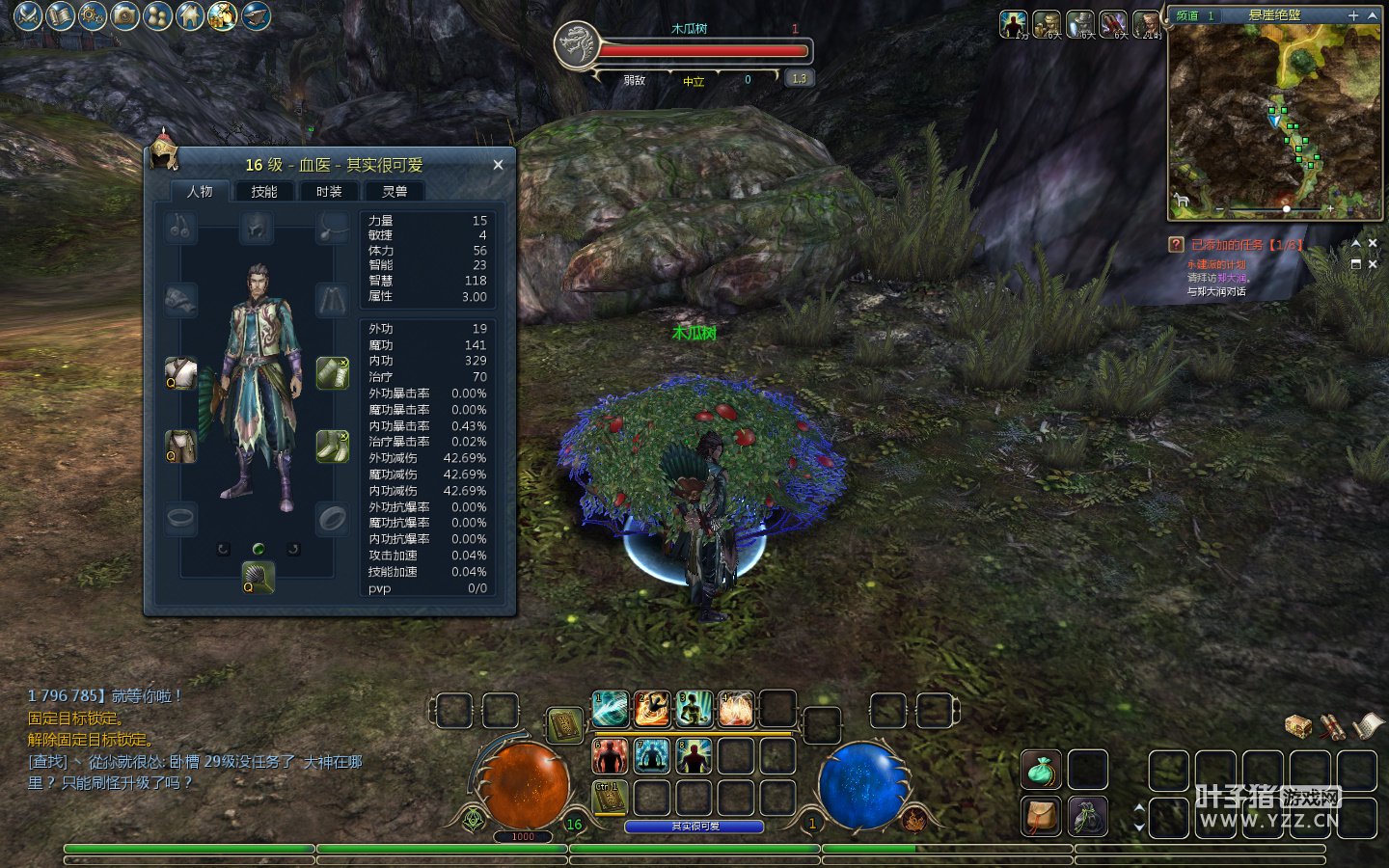This screenshot has height=868, width=1389.
Task: Select the 灵兽 tab
Action: (395, 192)
